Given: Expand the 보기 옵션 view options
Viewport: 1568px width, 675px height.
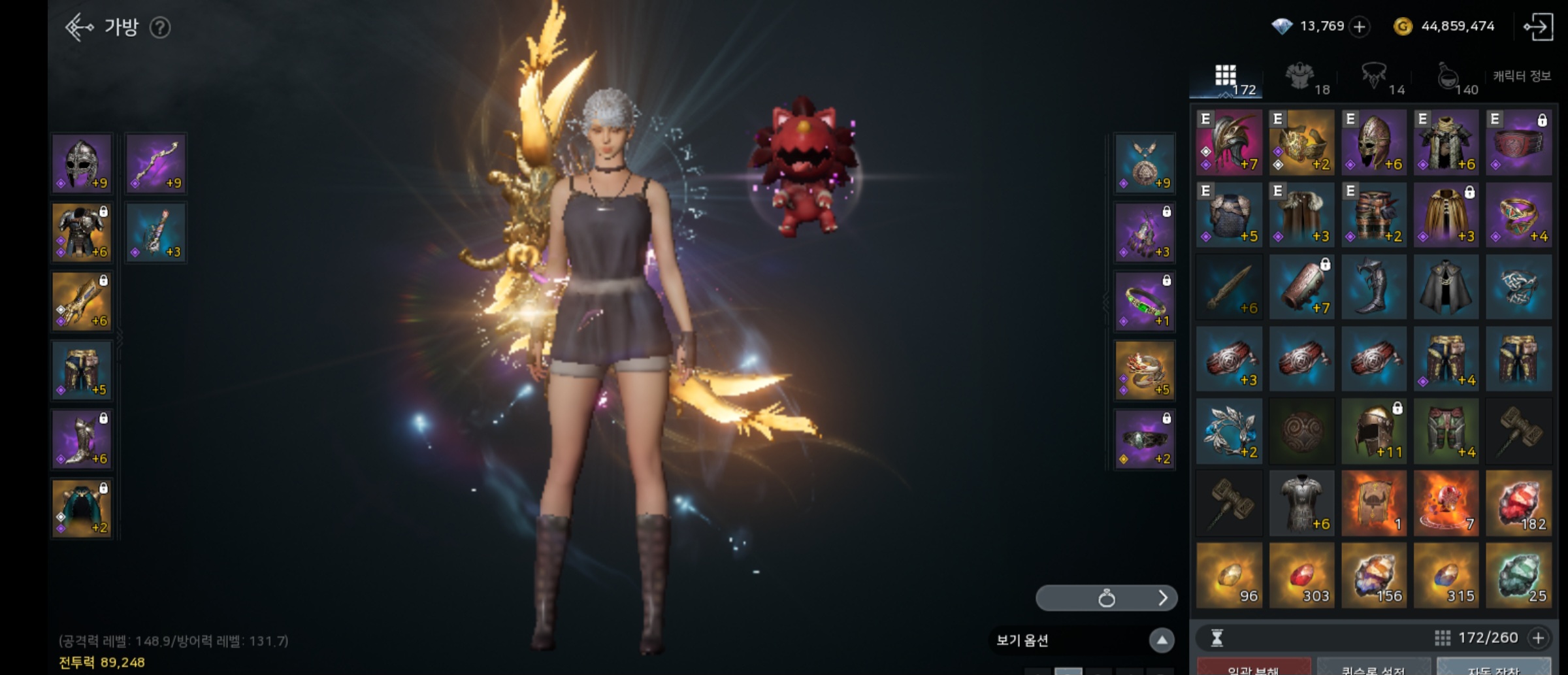Looking at the screenshot, I should pyautogui.click(x=1162, y=640).
